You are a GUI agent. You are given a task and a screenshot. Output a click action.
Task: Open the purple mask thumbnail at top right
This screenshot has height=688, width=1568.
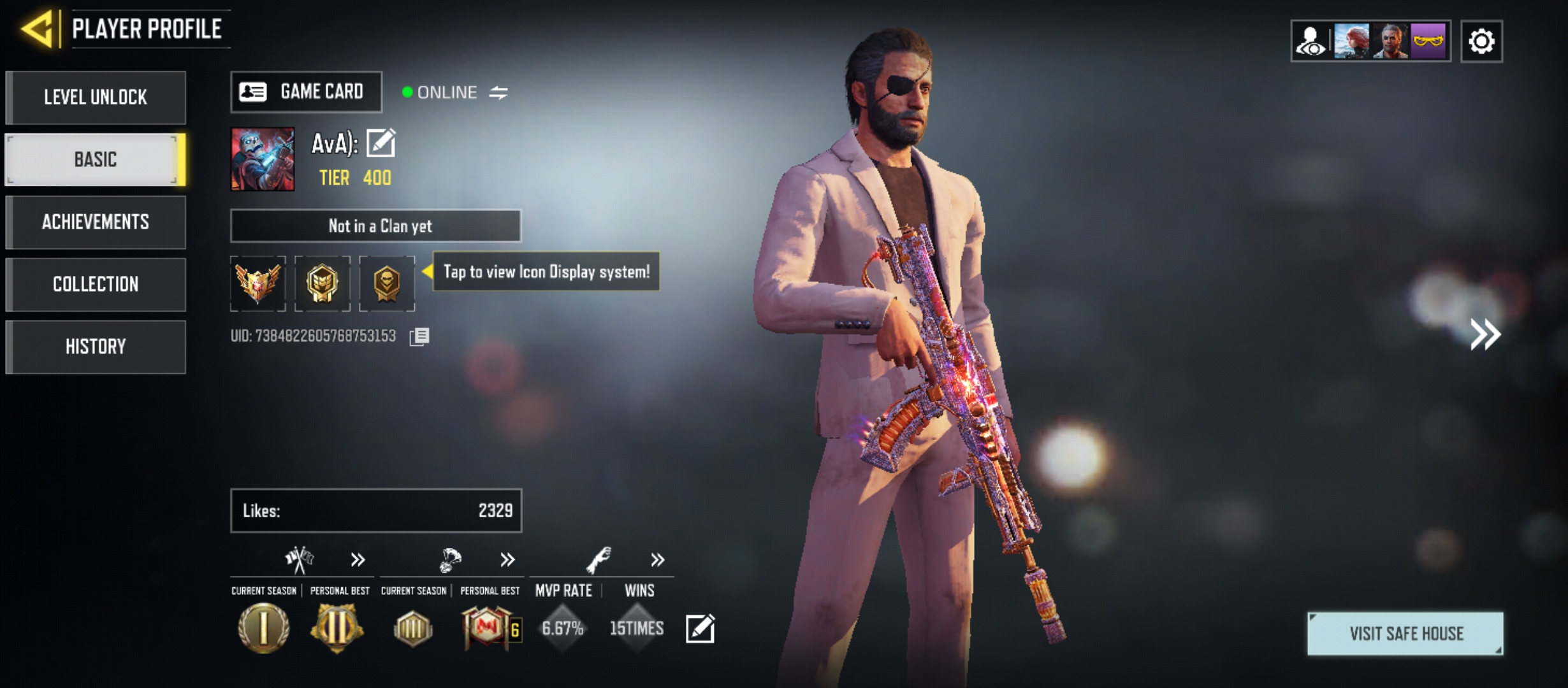pyautogui.click(x=1428, y=41)
